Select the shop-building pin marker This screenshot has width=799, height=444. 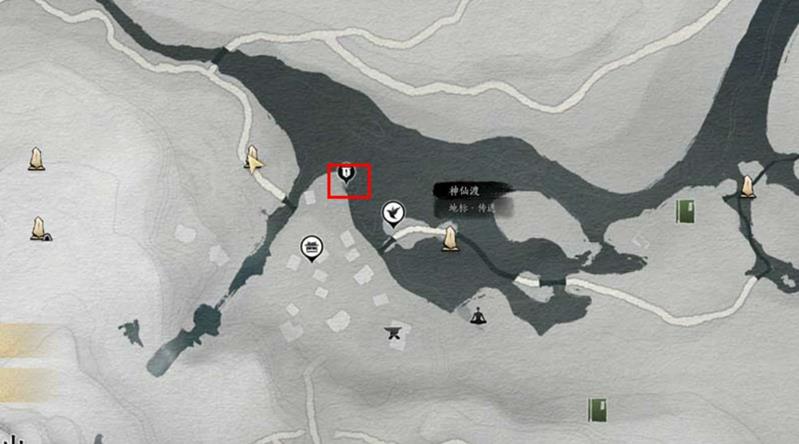click(x=311, y=246)
